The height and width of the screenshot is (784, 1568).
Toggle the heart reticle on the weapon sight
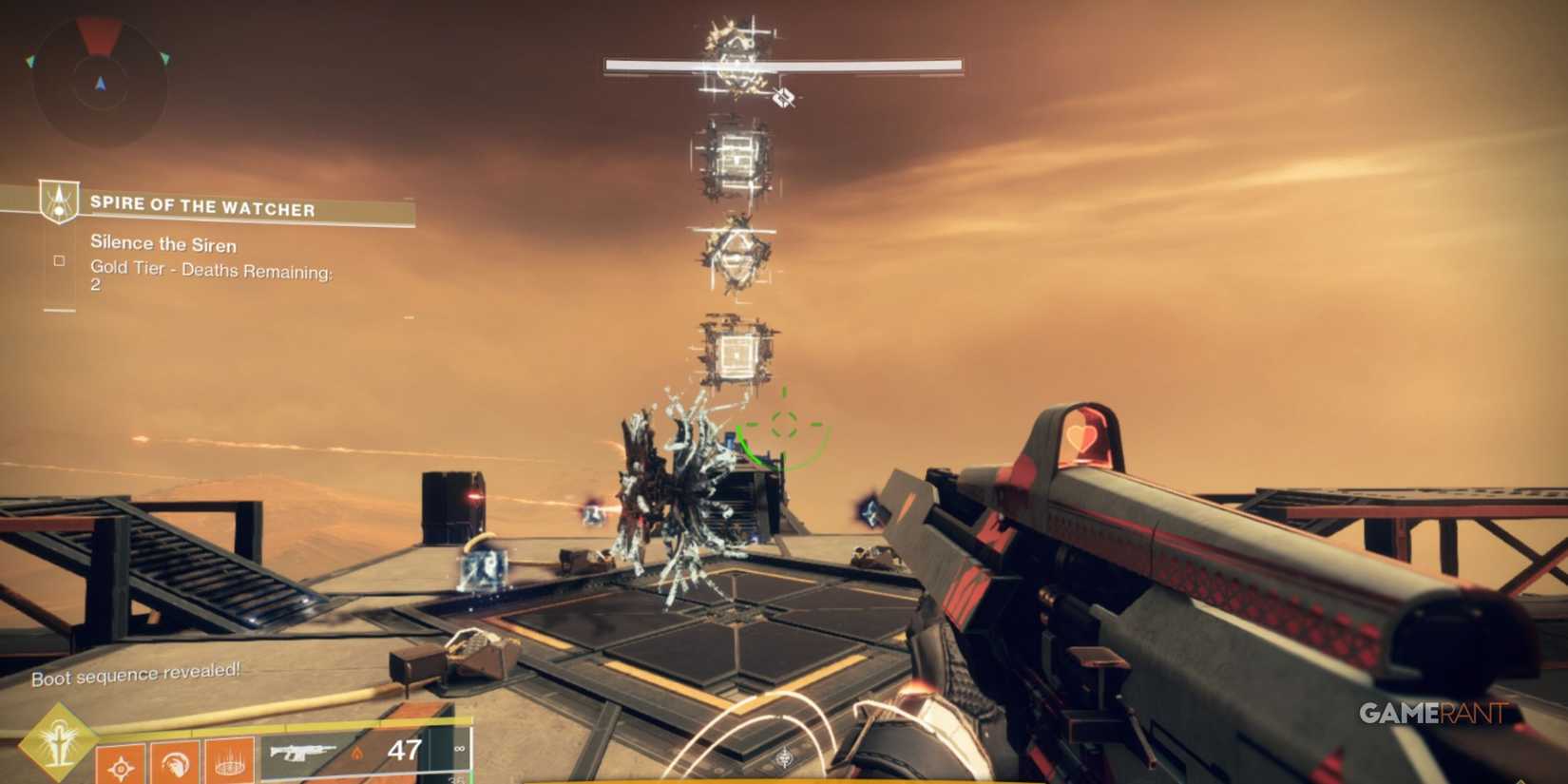click(1083, 439)
